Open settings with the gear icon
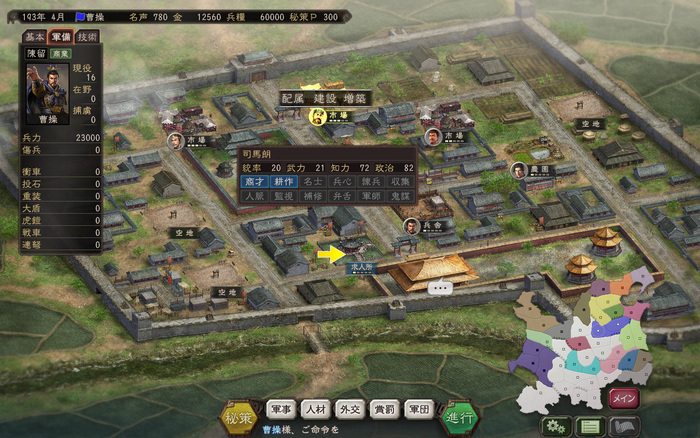The height and width of the screenshot is (438, 700). (558, 426)
